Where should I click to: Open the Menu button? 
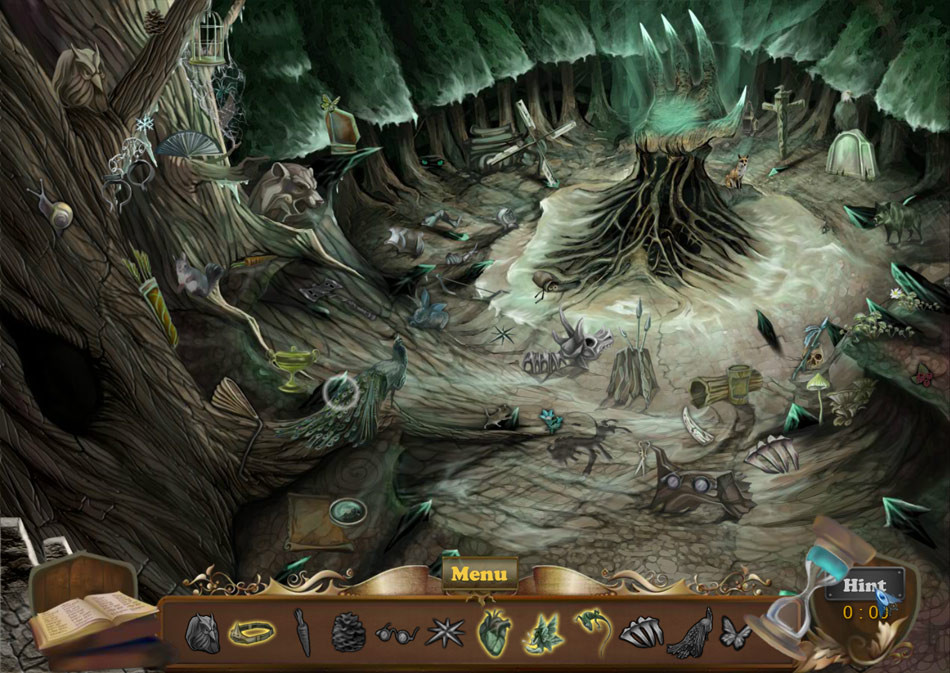pos(479,574)
